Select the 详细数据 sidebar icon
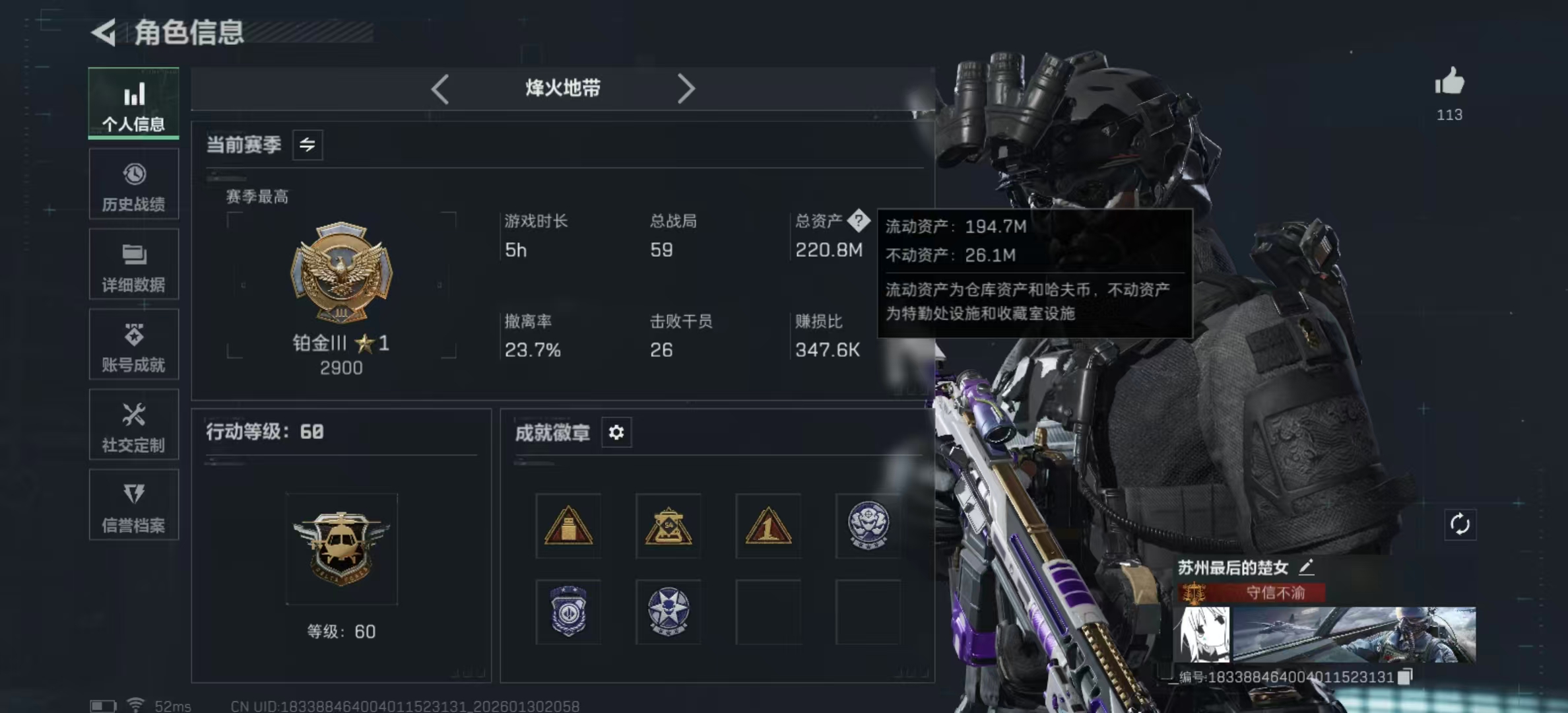Image resolution: width=1568 pixels, height=713 pixels. click(x=134, y=264)
